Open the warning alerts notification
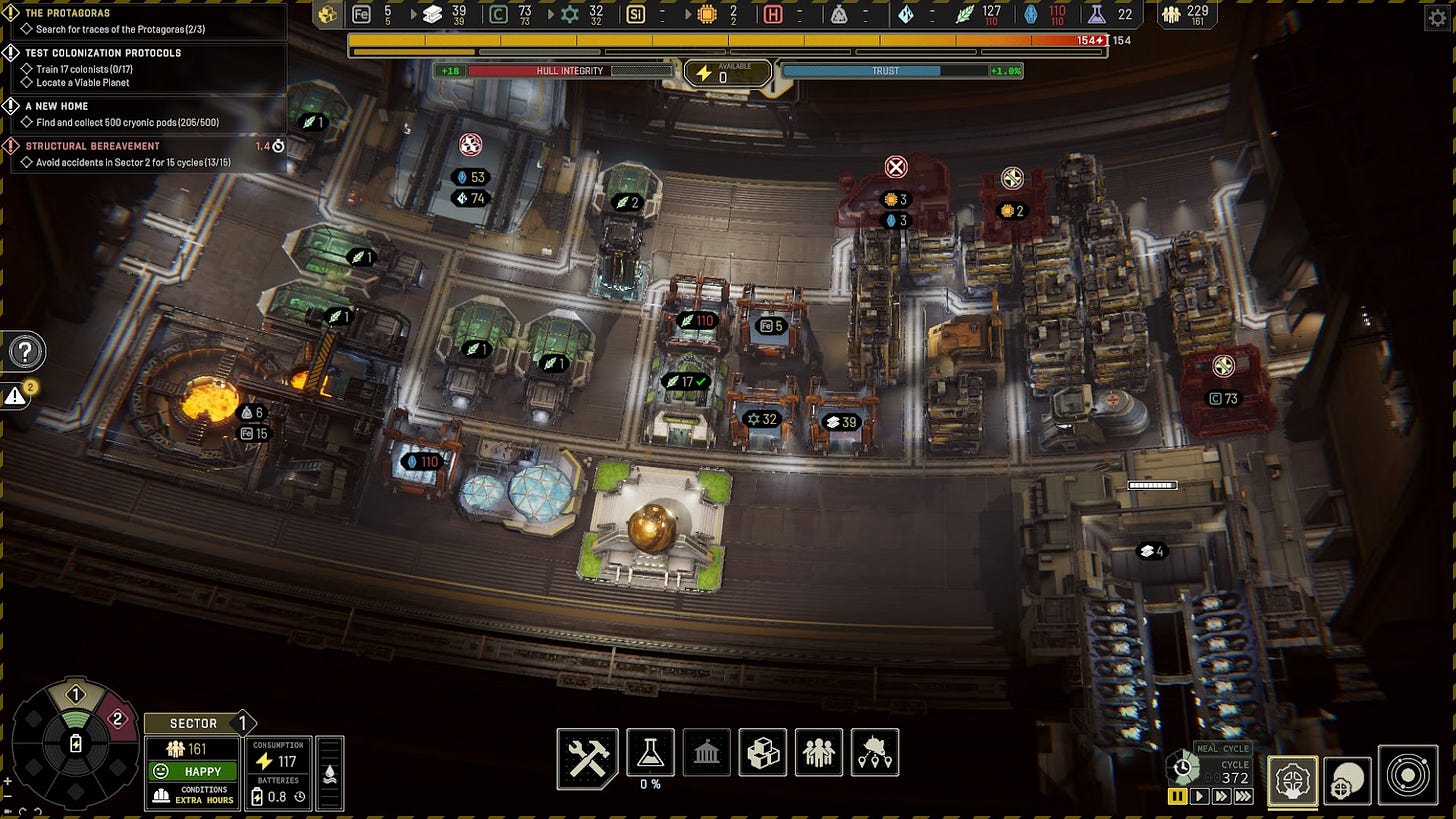Viewport: 1456px width, 819px height. [x=16, y=396]
